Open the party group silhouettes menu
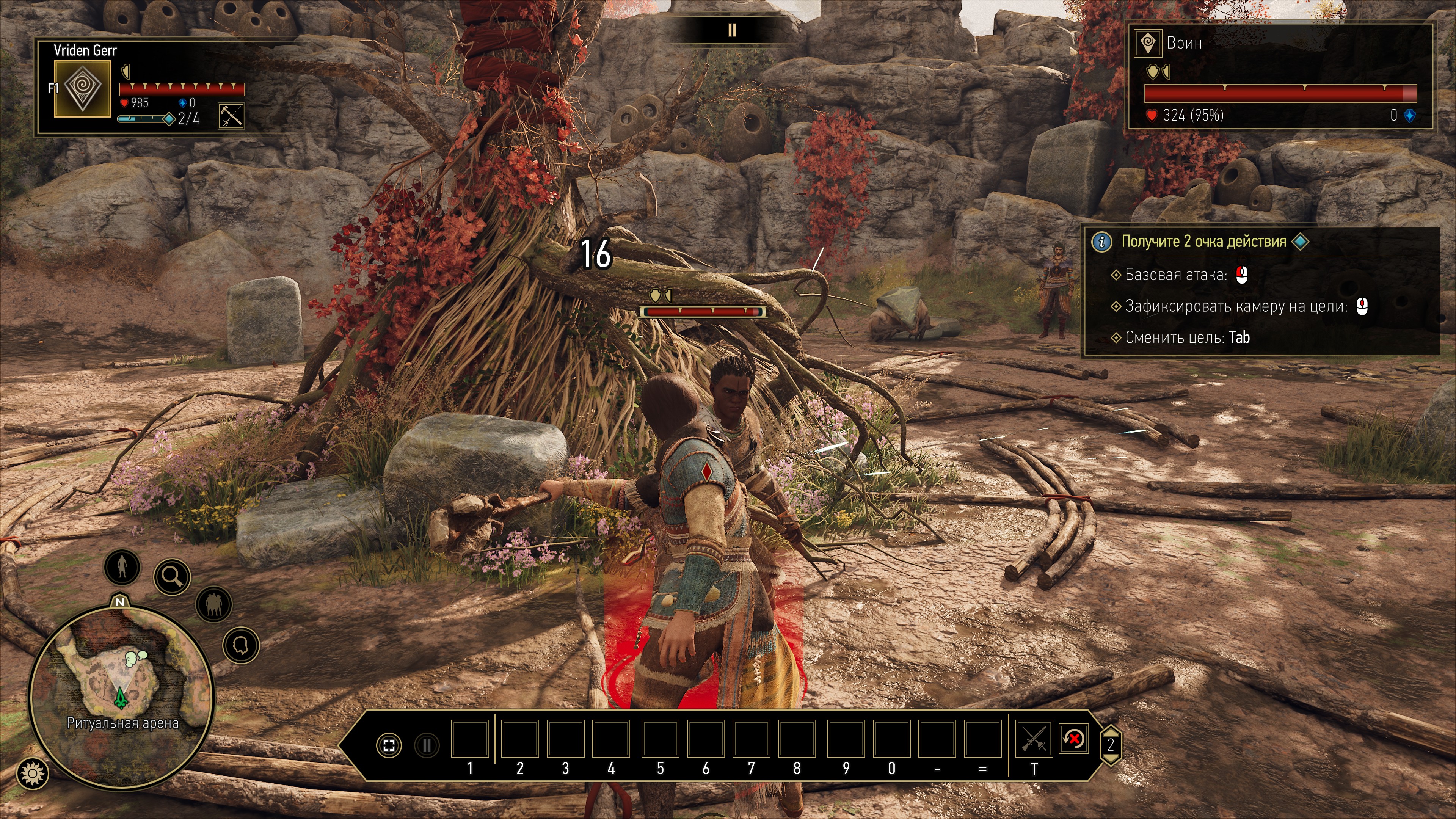 pyautogui.click(x=213, y=604)
